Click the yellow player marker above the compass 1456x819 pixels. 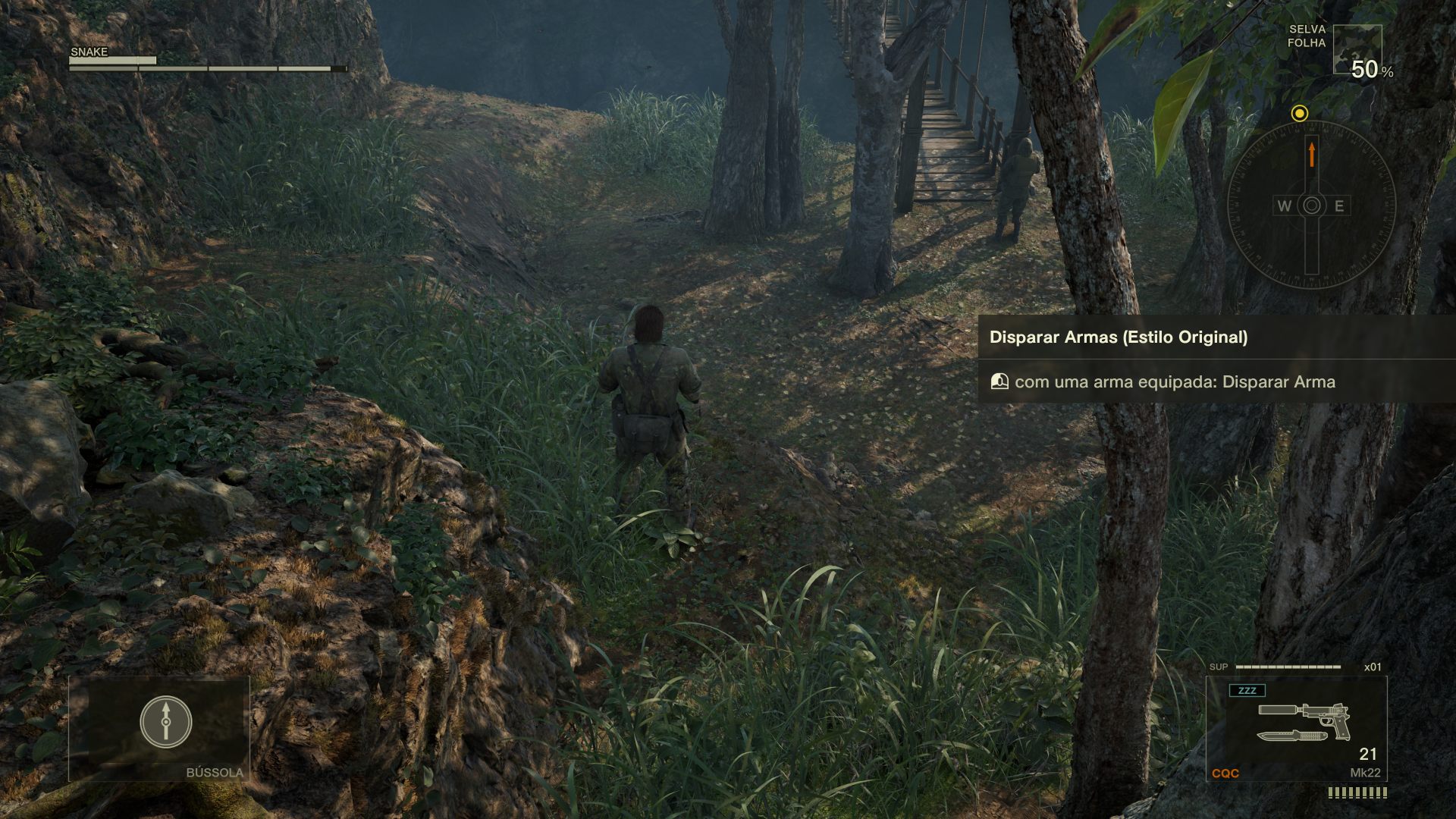click(x=1301, y=114)
